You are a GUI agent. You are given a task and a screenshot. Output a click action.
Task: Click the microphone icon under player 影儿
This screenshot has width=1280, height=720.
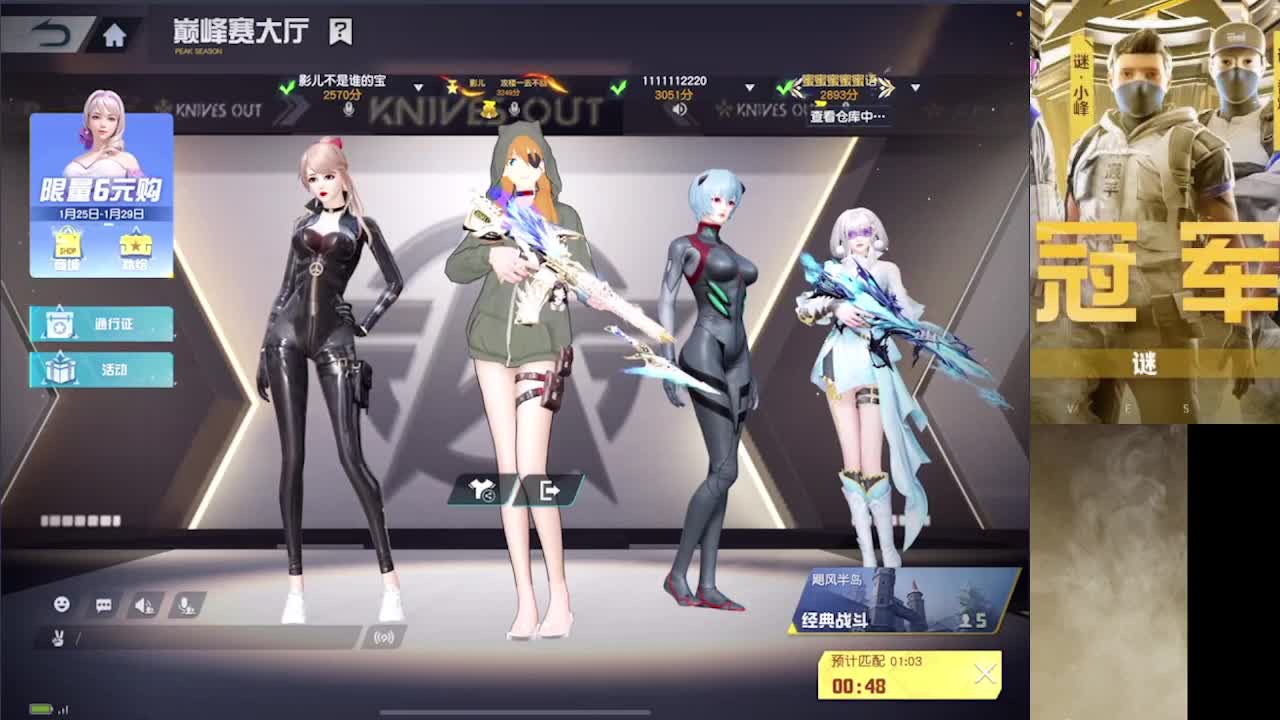pos(514,110)
